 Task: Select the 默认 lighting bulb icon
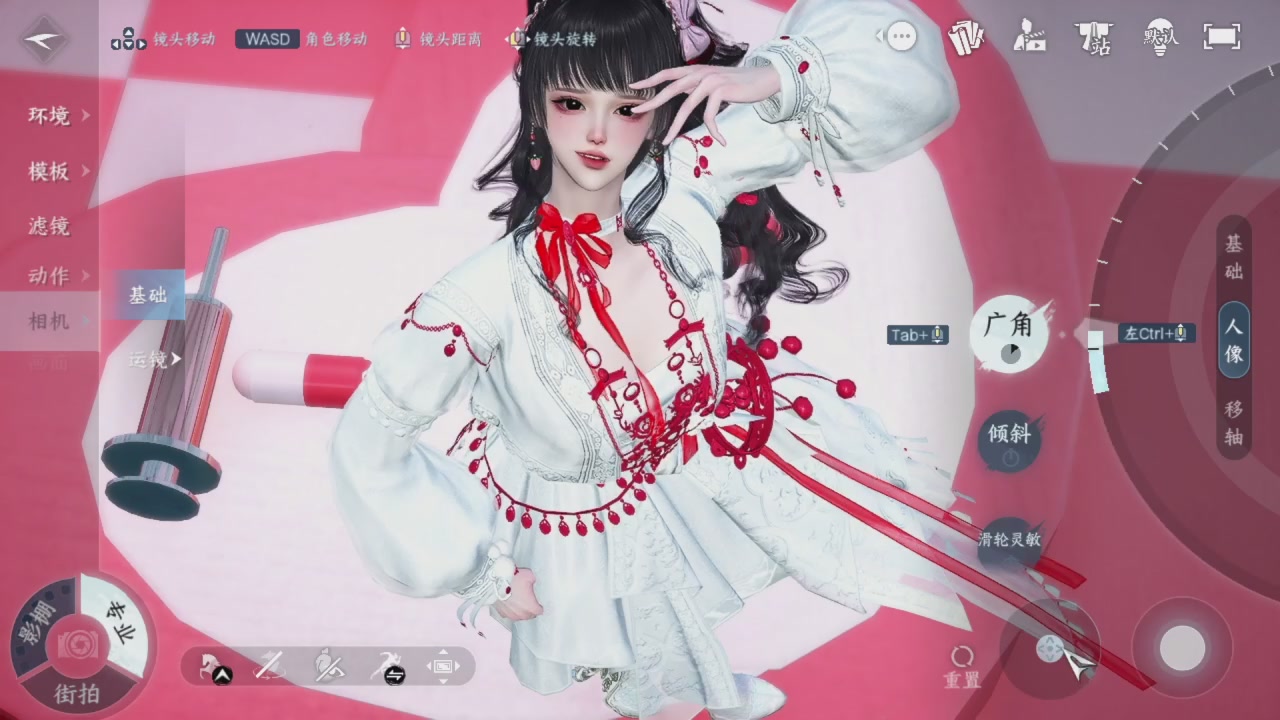(x=1160, y=38)
